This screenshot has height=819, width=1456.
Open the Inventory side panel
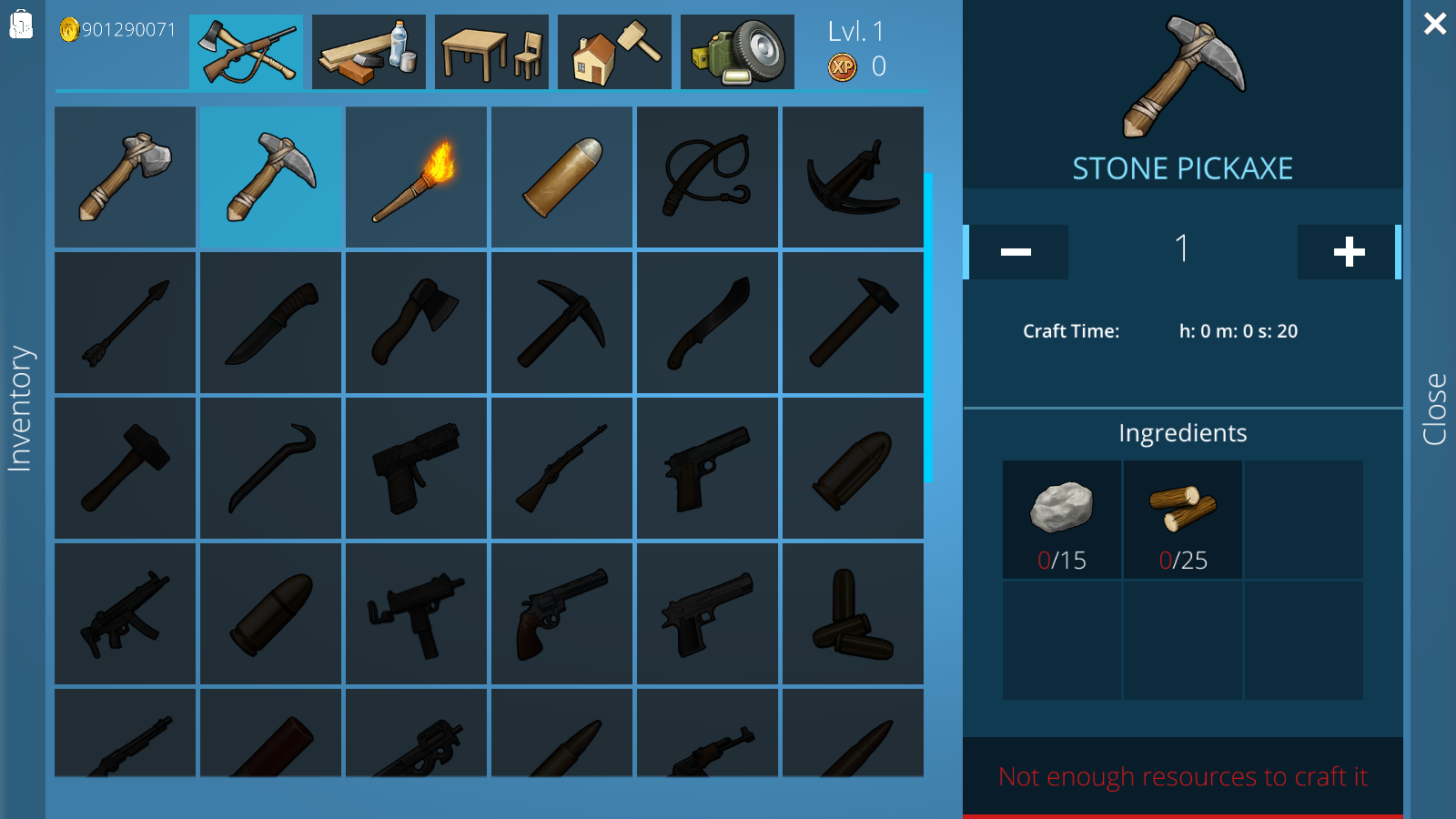click(x=20, y=409)
